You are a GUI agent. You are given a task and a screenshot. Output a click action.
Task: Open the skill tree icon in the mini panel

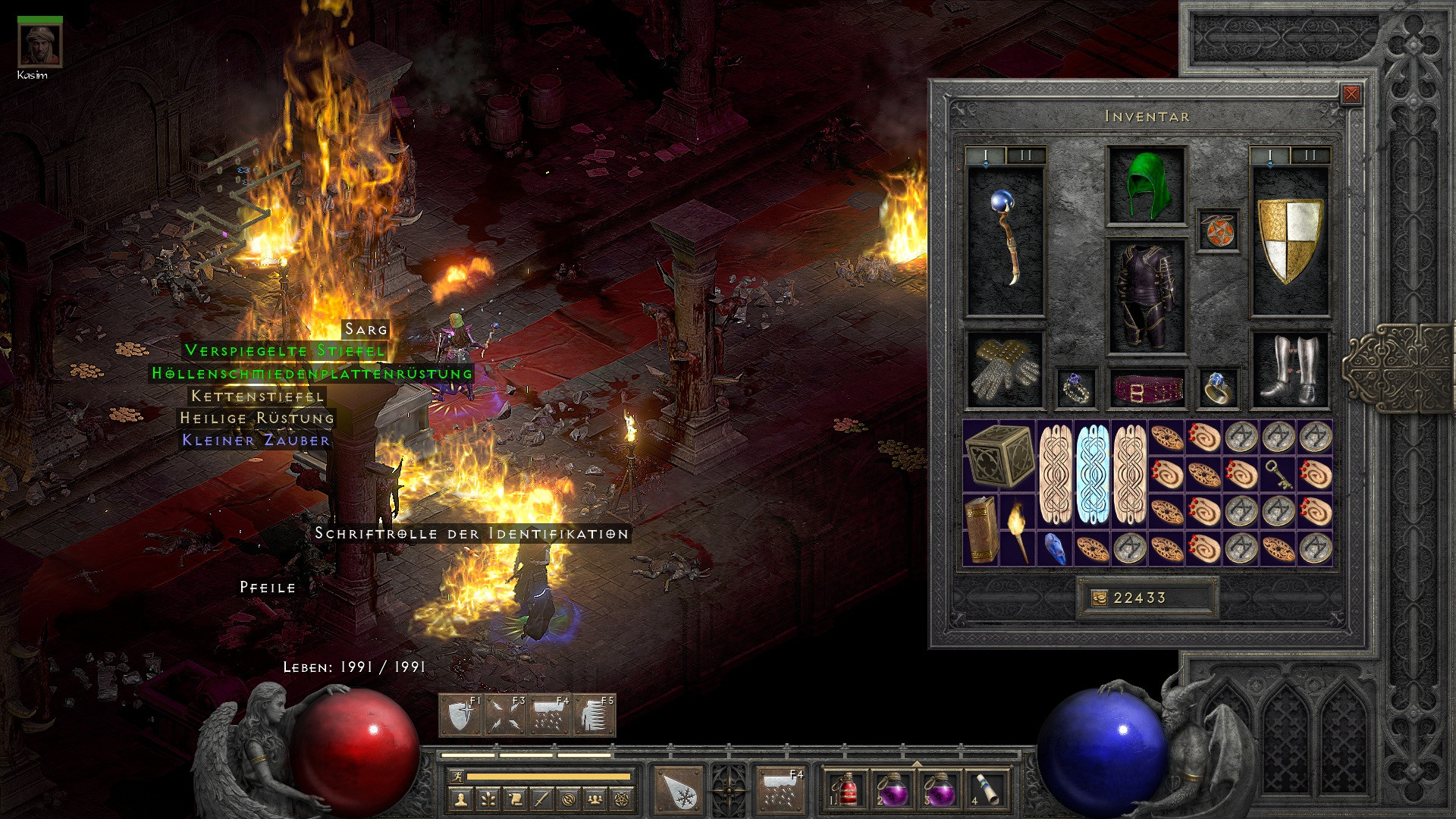[488, 799]
